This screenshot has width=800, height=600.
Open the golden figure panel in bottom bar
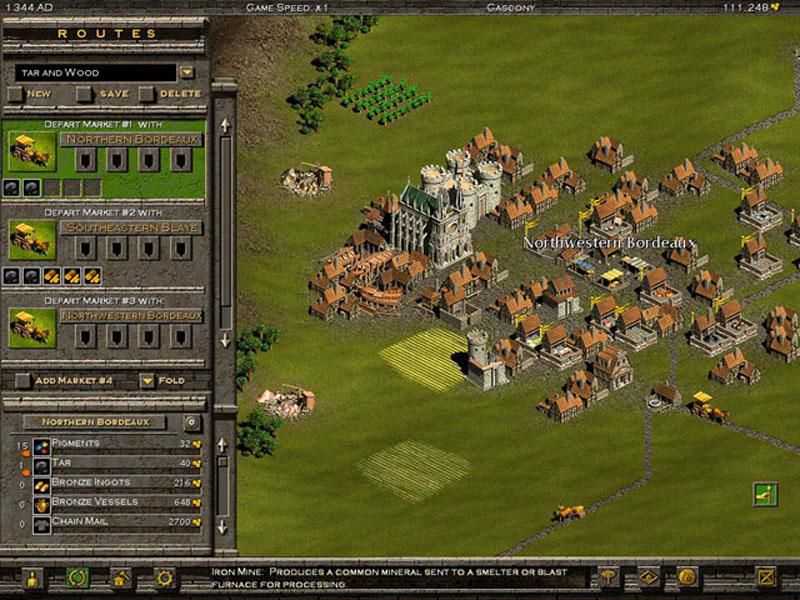[31, 578]
